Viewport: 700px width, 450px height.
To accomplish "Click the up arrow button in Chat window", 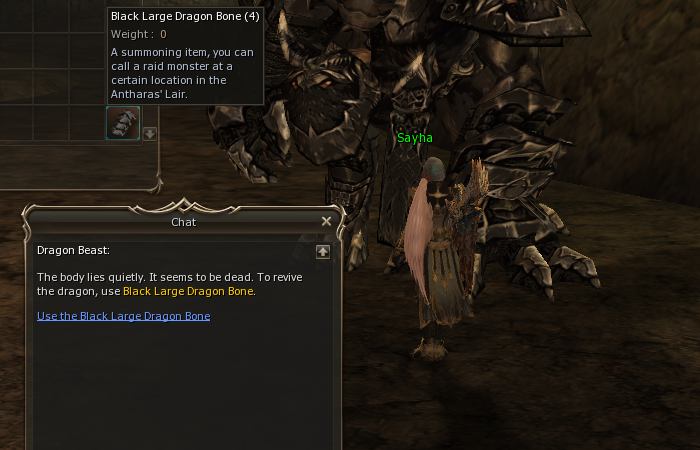I will [x=322, y=252].
